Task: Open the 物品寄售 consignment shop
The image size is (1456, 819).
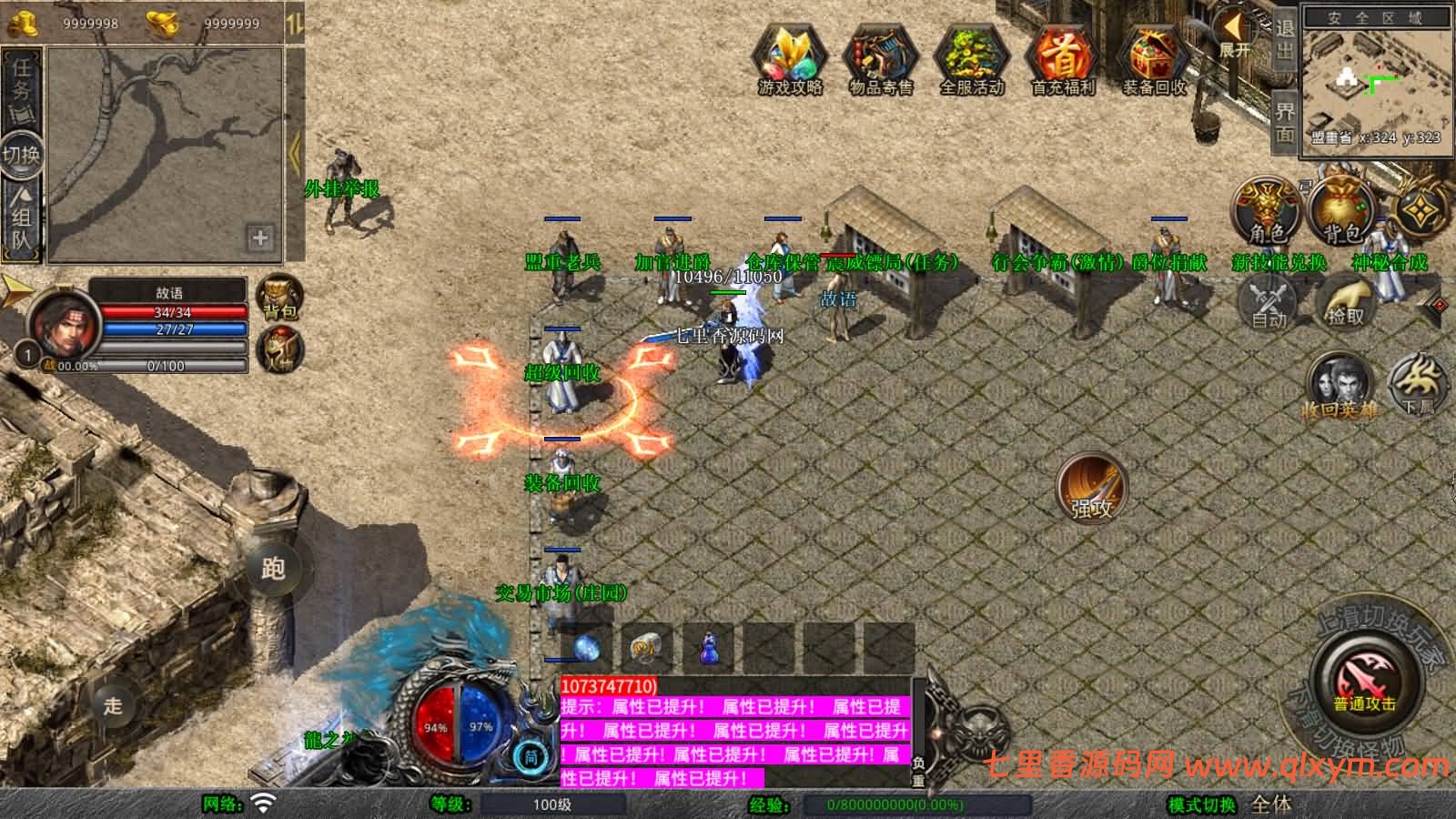Action: [x=880, y=56]
